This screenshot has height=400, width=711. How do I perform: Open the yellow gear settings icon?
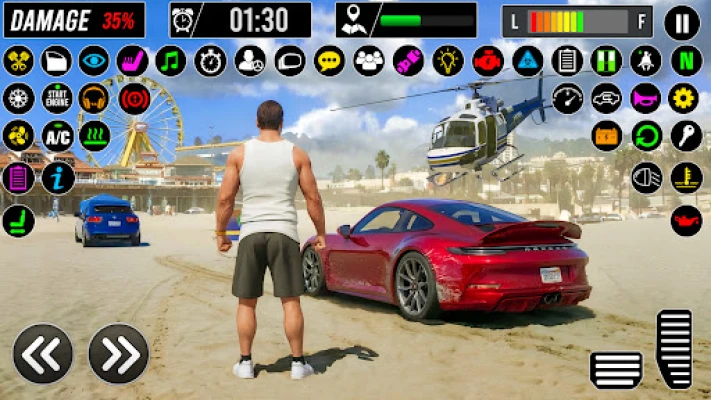tap(686, 98)
